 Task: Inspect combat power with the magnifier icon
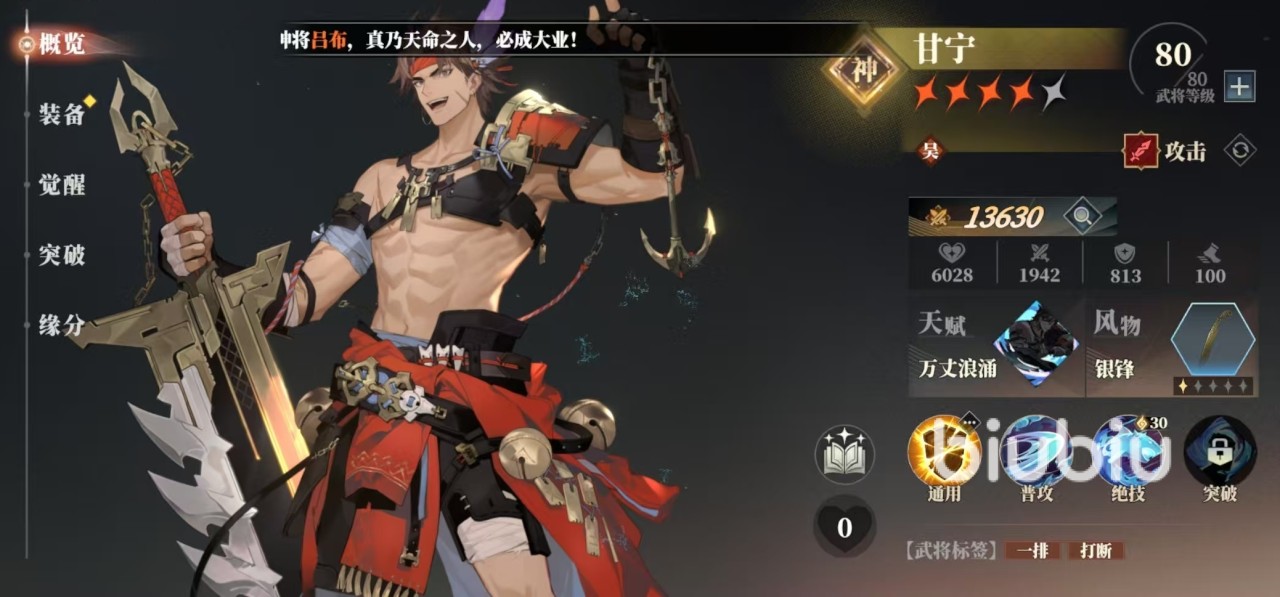[x=1079, y=215]
